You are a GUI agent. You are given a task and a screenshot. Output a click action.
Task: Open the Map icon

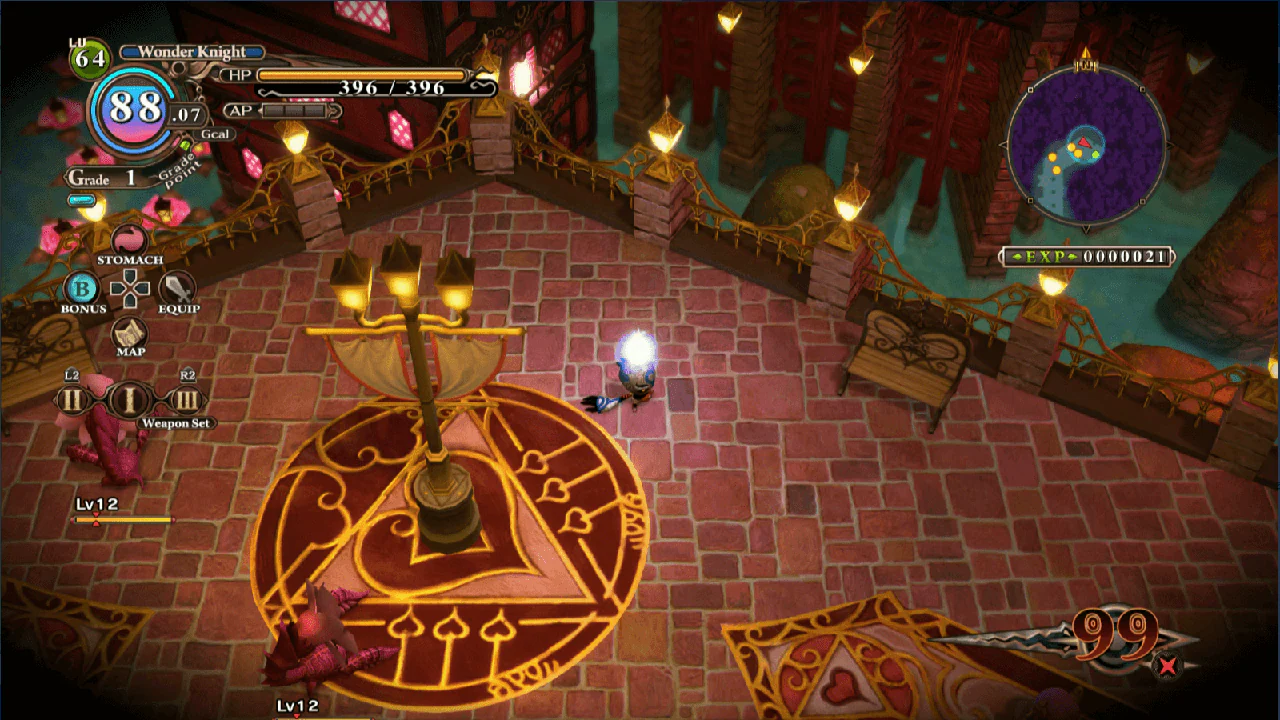[130, 334]
